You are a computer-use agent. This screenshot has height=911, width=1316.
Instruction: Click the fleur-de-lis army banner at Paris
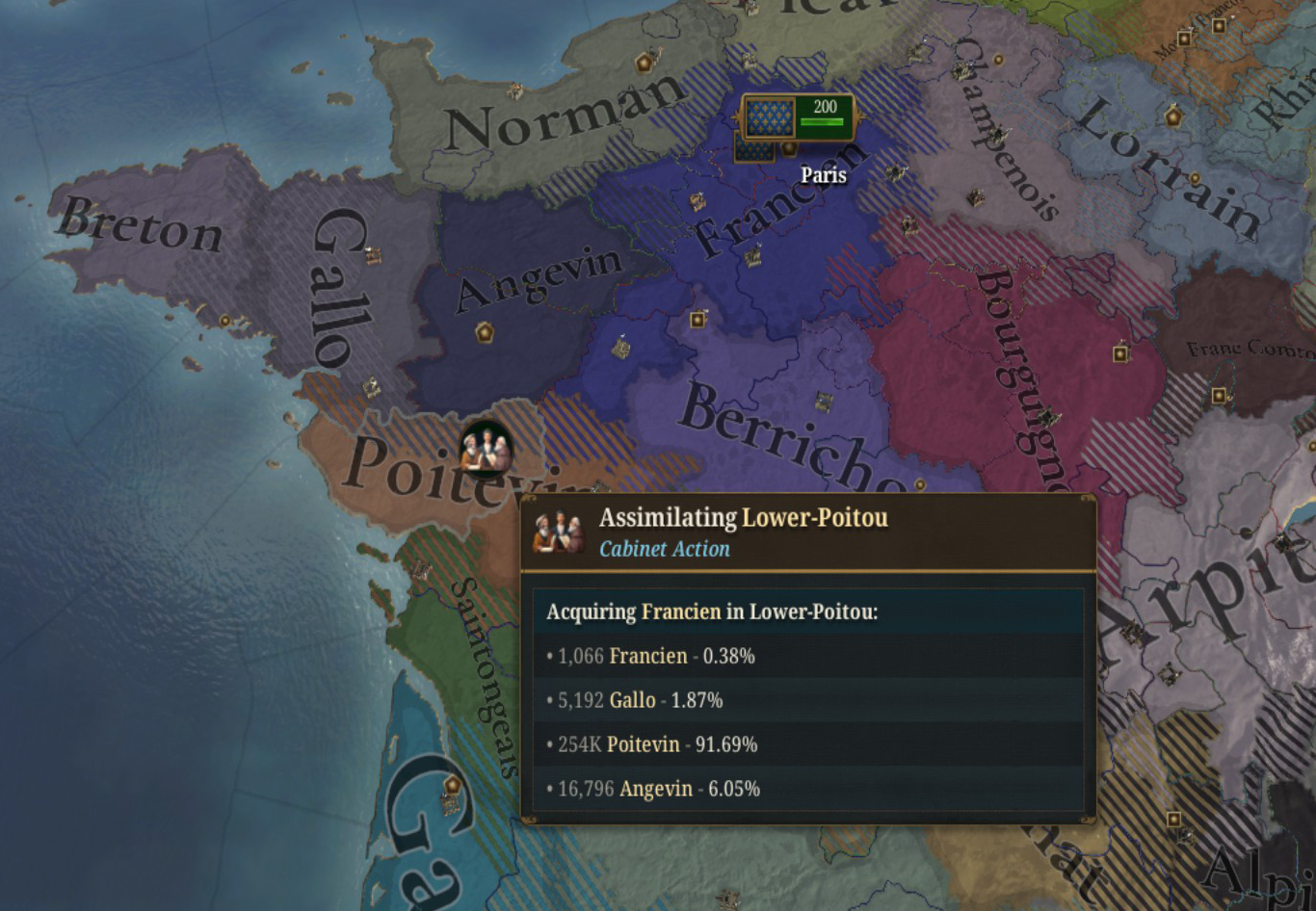[769, 117]
